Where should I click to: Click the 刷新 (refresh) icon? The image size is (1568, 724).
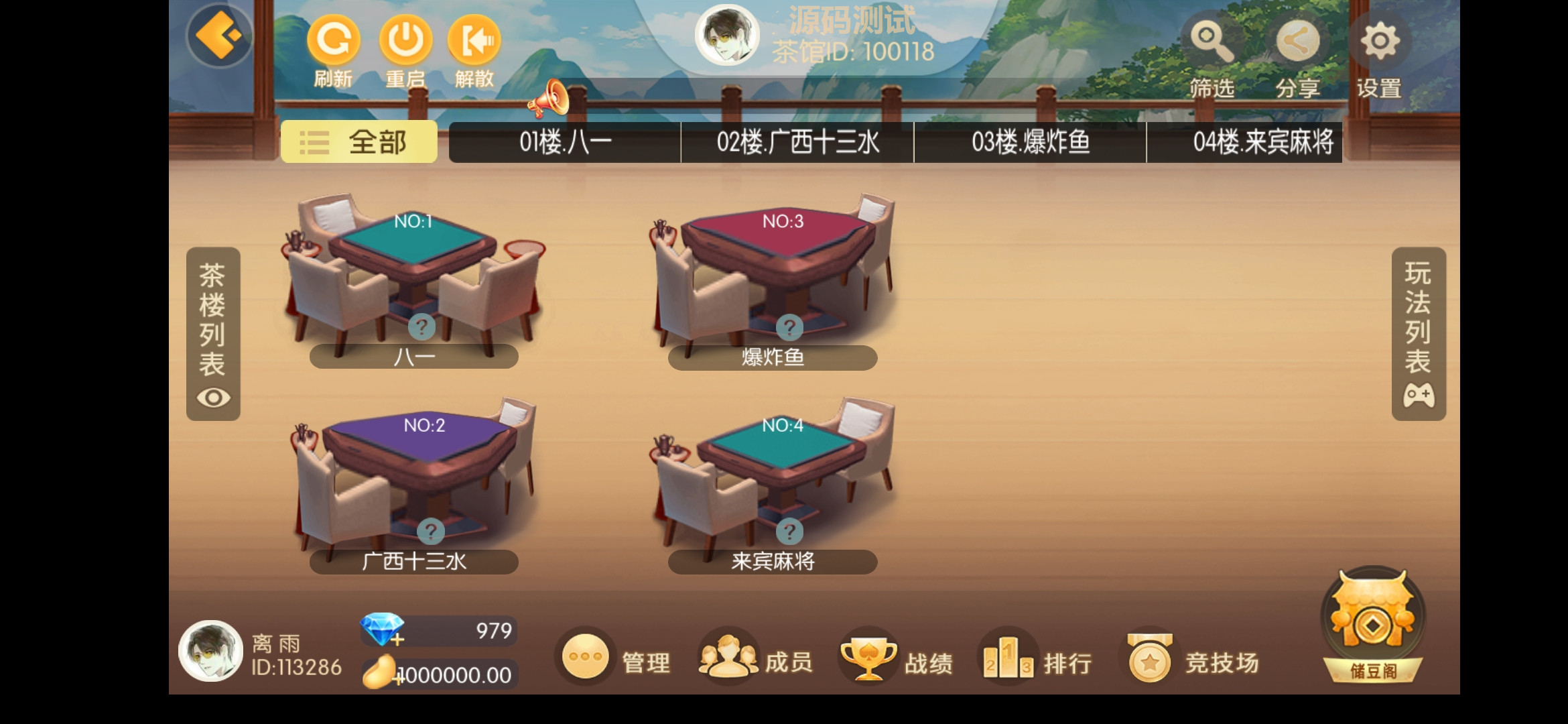tap(333, 42)
